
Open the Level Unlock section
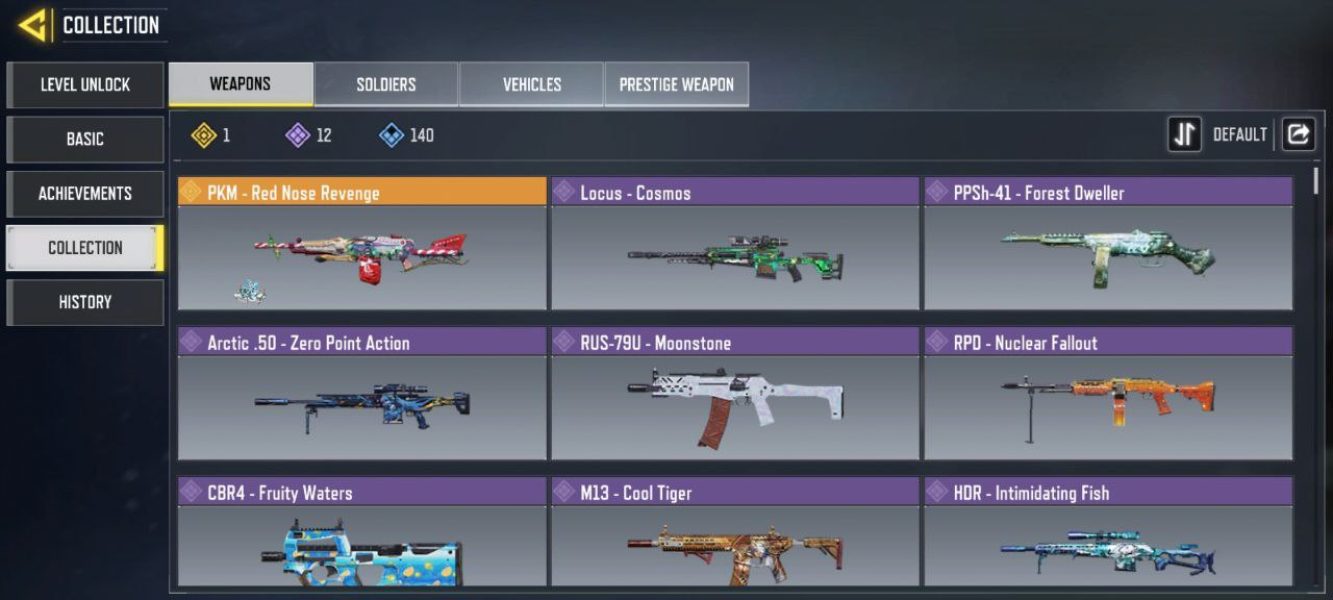85,85
